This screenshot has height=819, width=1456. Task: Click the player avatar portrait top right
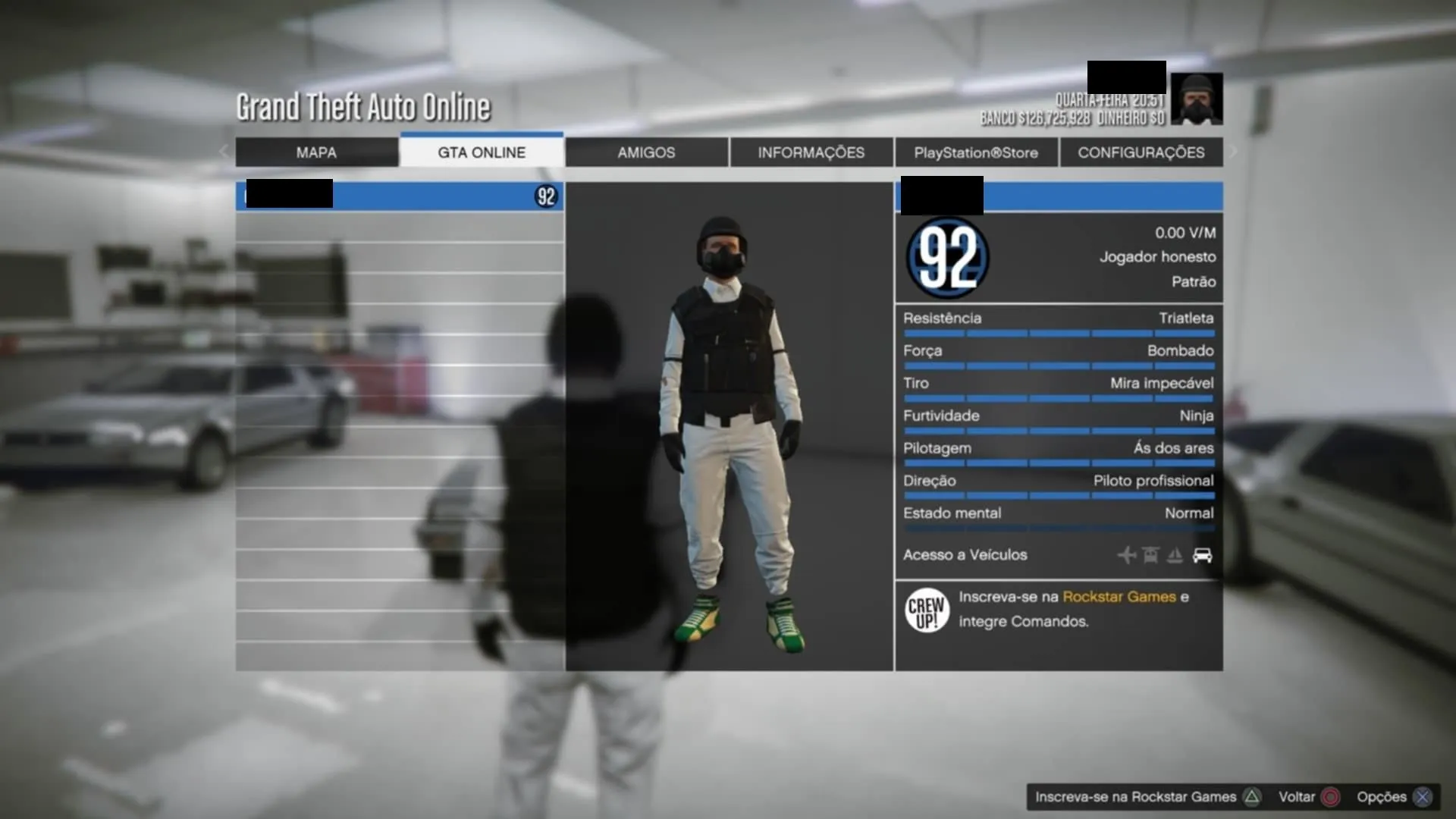1197,97
